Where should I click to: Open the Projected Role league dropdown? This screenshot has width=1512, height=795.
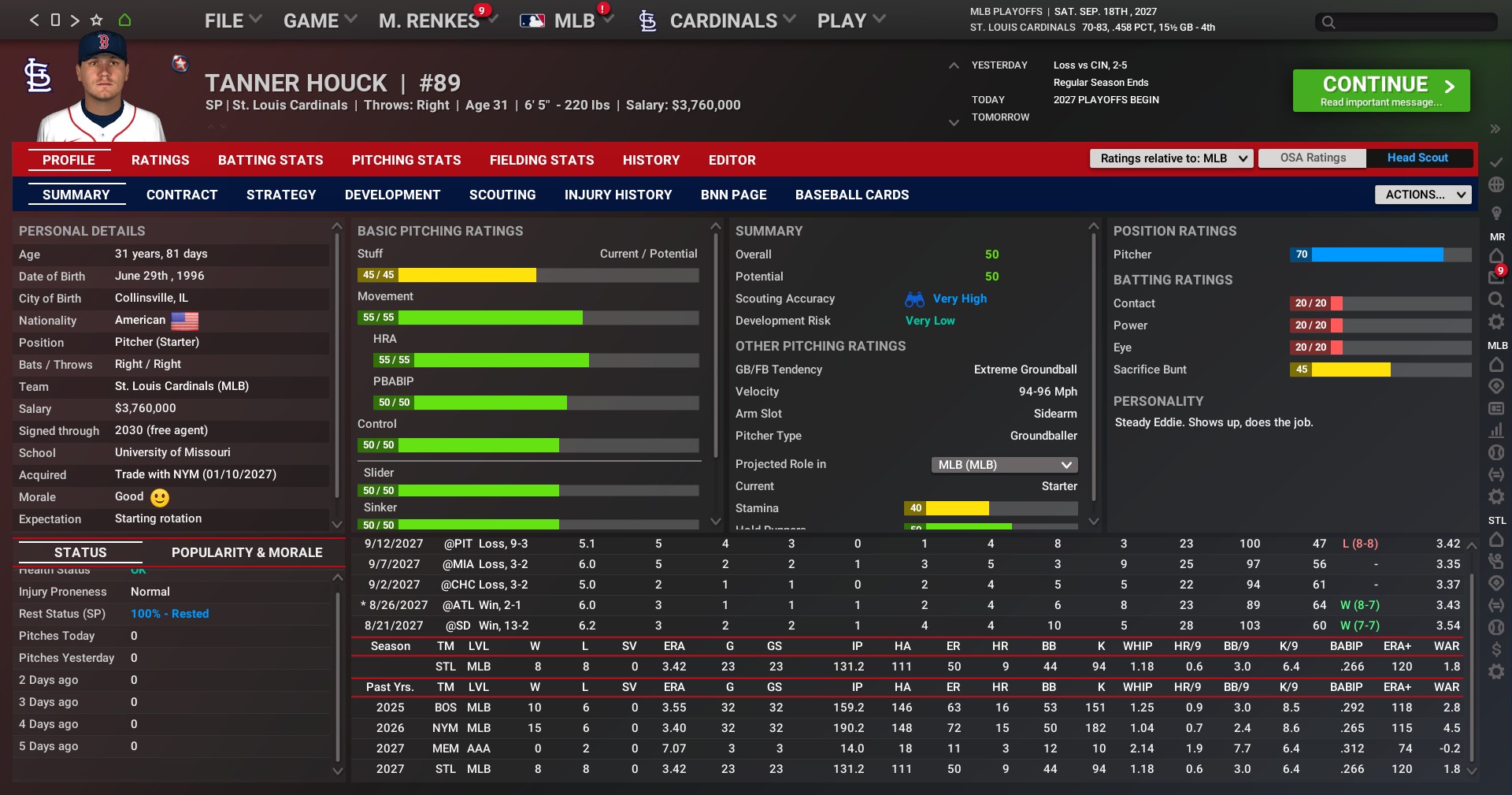click(x=1004, y=465)
